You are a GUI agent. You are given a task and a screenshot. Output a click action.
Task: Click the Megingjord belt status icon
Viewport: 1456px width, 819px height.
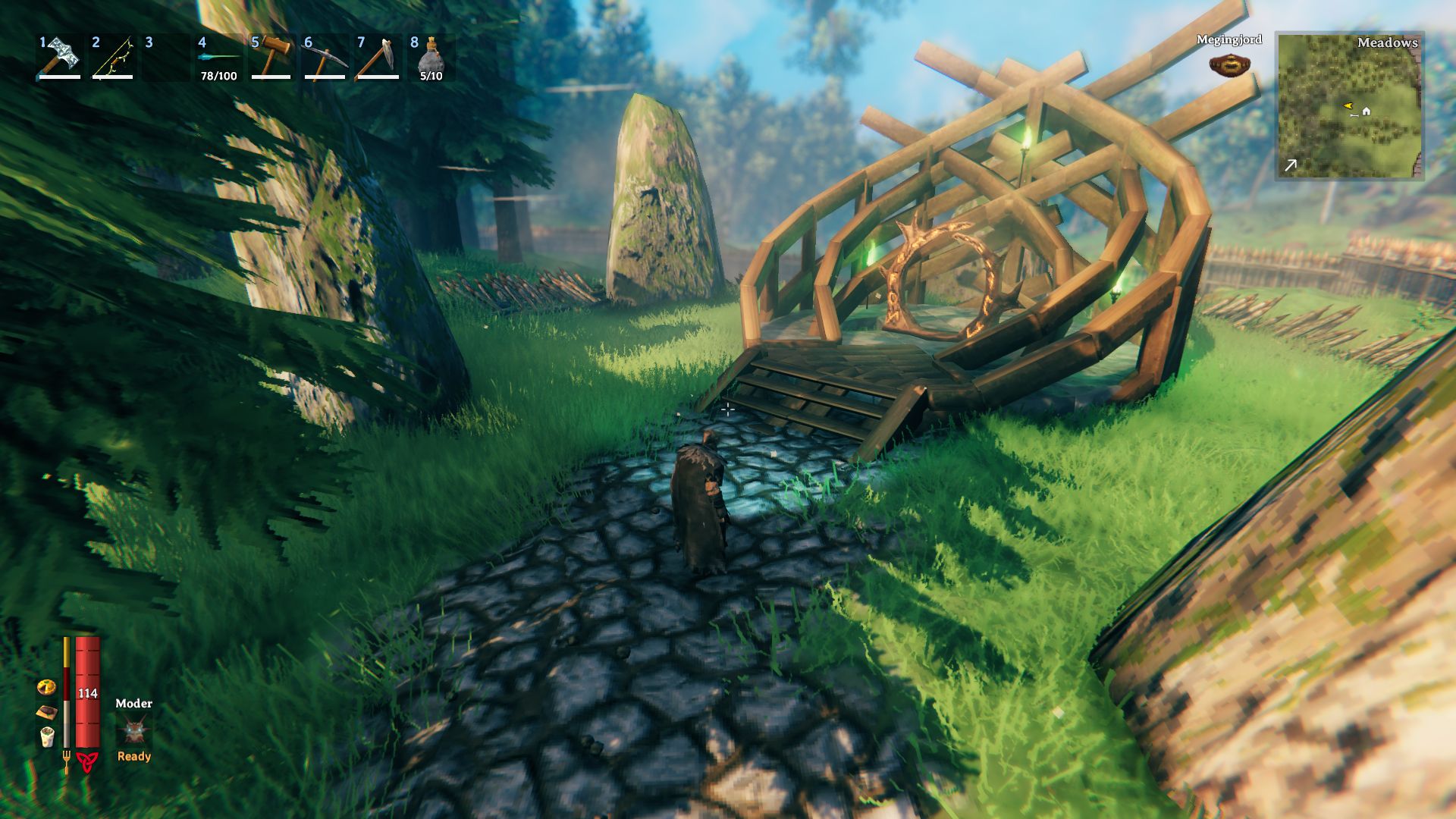tap(1229, 65)
